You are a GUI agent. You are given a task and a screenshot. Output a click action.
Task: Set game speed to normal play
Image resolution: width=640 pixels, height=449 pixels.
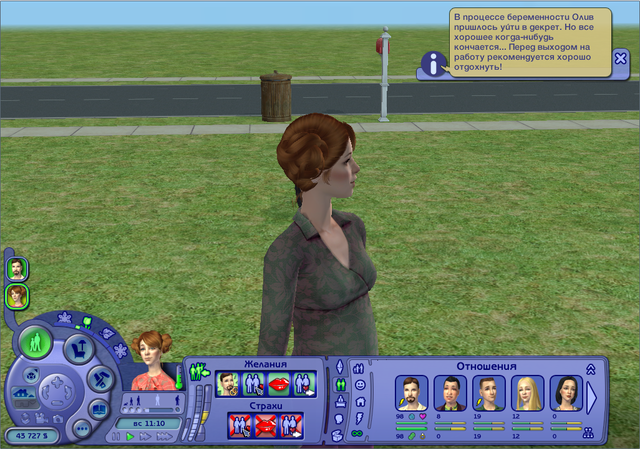[130, 437]
